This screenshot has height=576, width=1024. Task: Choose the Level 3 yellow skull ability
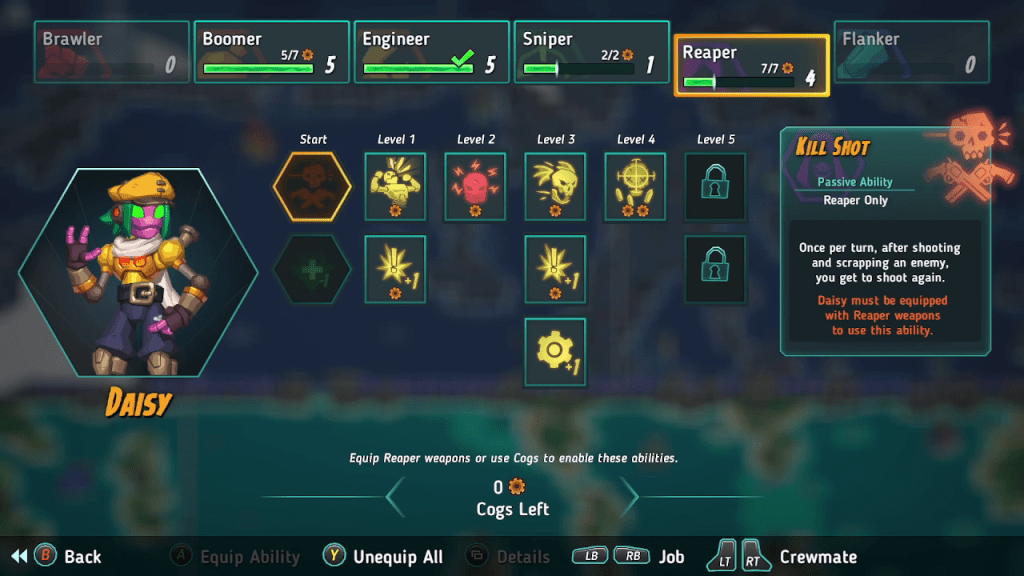tap(555, 186)
